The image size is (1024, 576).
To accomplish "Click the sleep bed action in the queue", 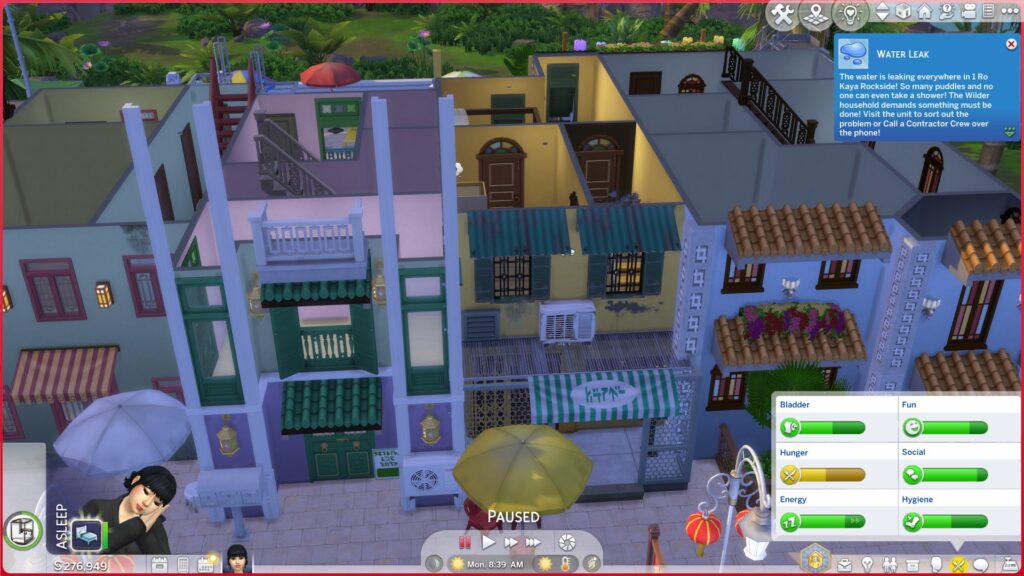I will point(85,535).
